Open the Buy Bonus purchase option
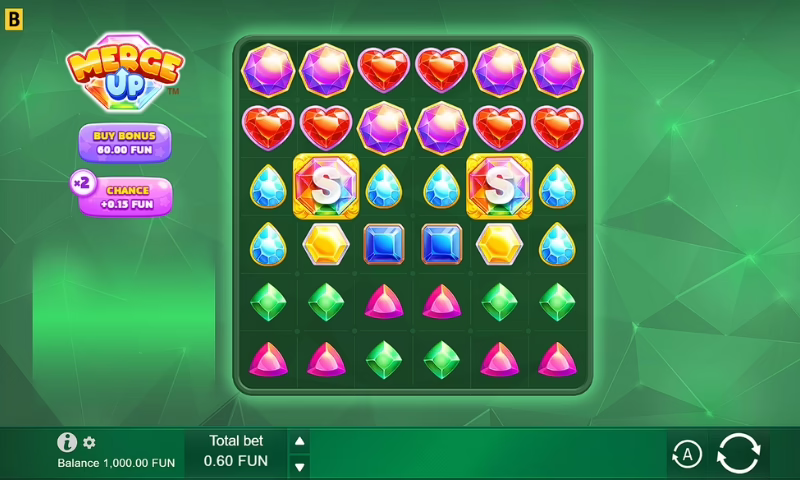Image resolution: width=800 pixels, height=480 pixels. [x=125, y=142]
